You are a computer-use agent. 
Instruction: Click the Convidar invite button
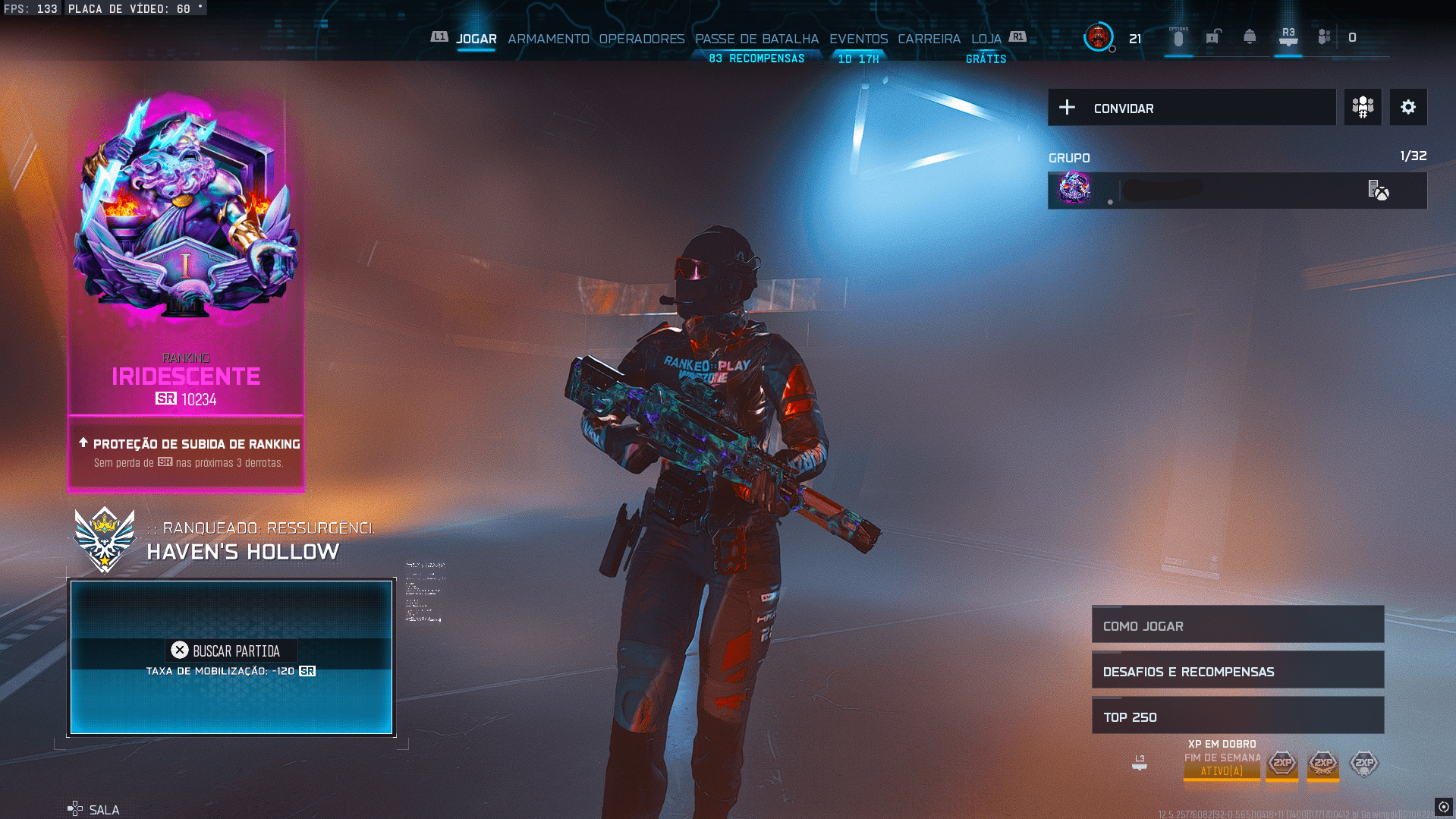point(1191,108)
